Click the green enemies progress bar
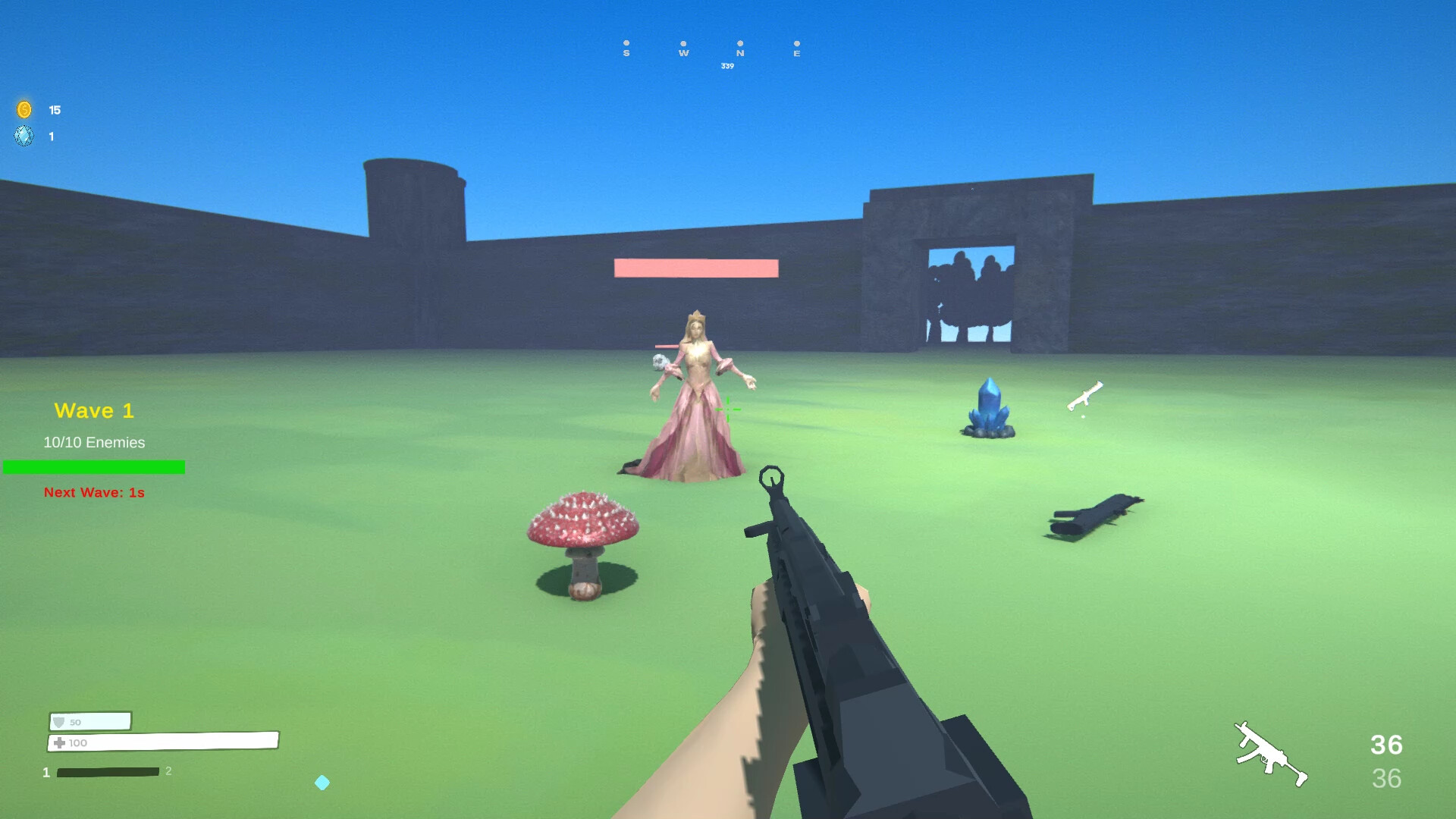Image resolution: width=1456 pixels, height=819 pixels. coord(93,467)
